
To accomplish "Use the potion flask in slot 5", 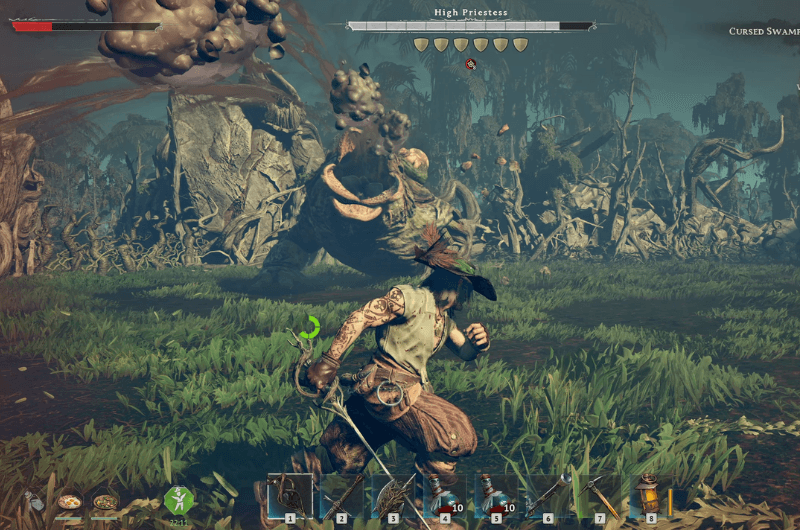I will tap(495, 496).
